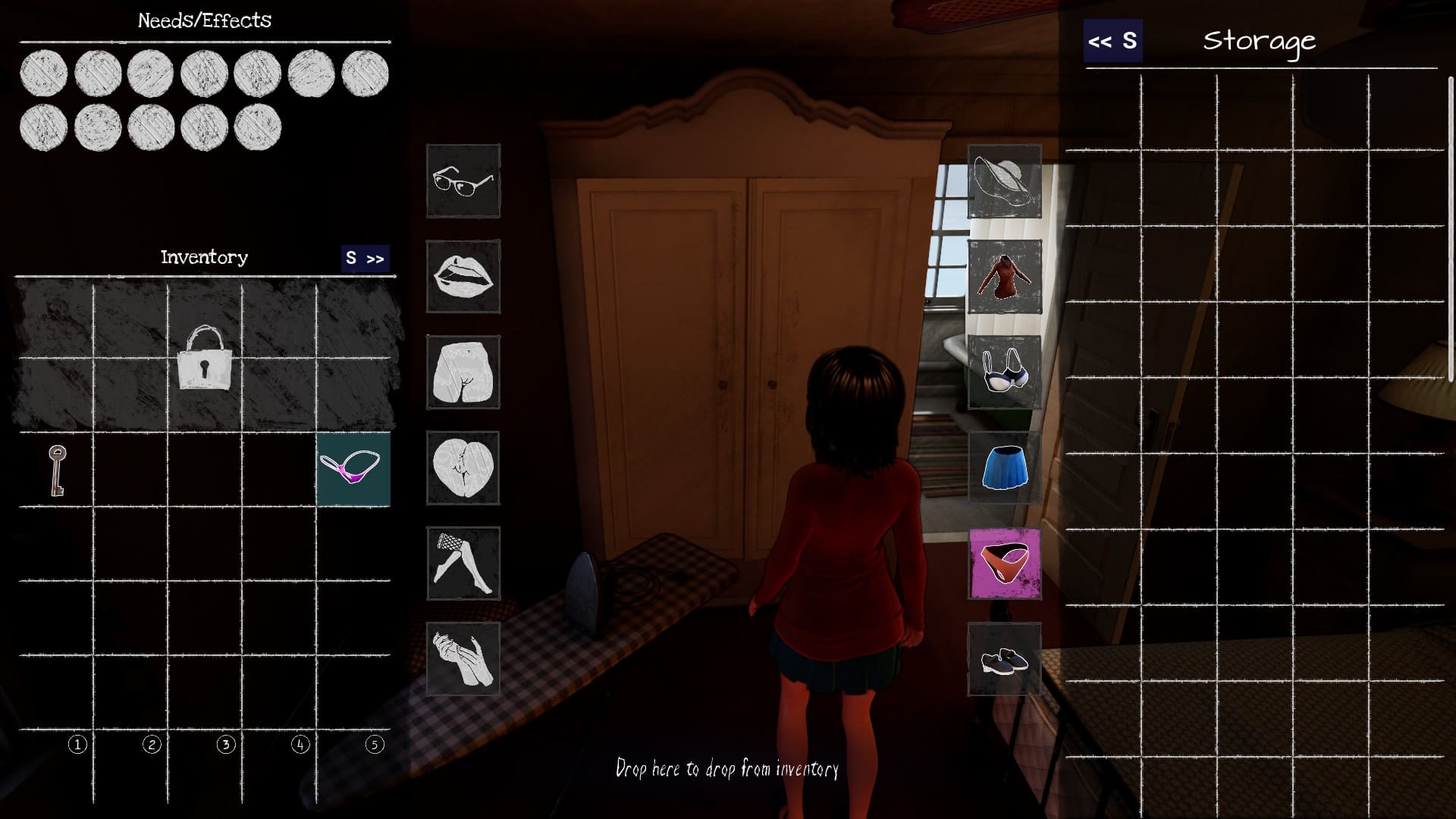Viewport: 1456px width, 819px height.
Task: Click the padlock on locked inventory rows
Action: coord(204,358)
